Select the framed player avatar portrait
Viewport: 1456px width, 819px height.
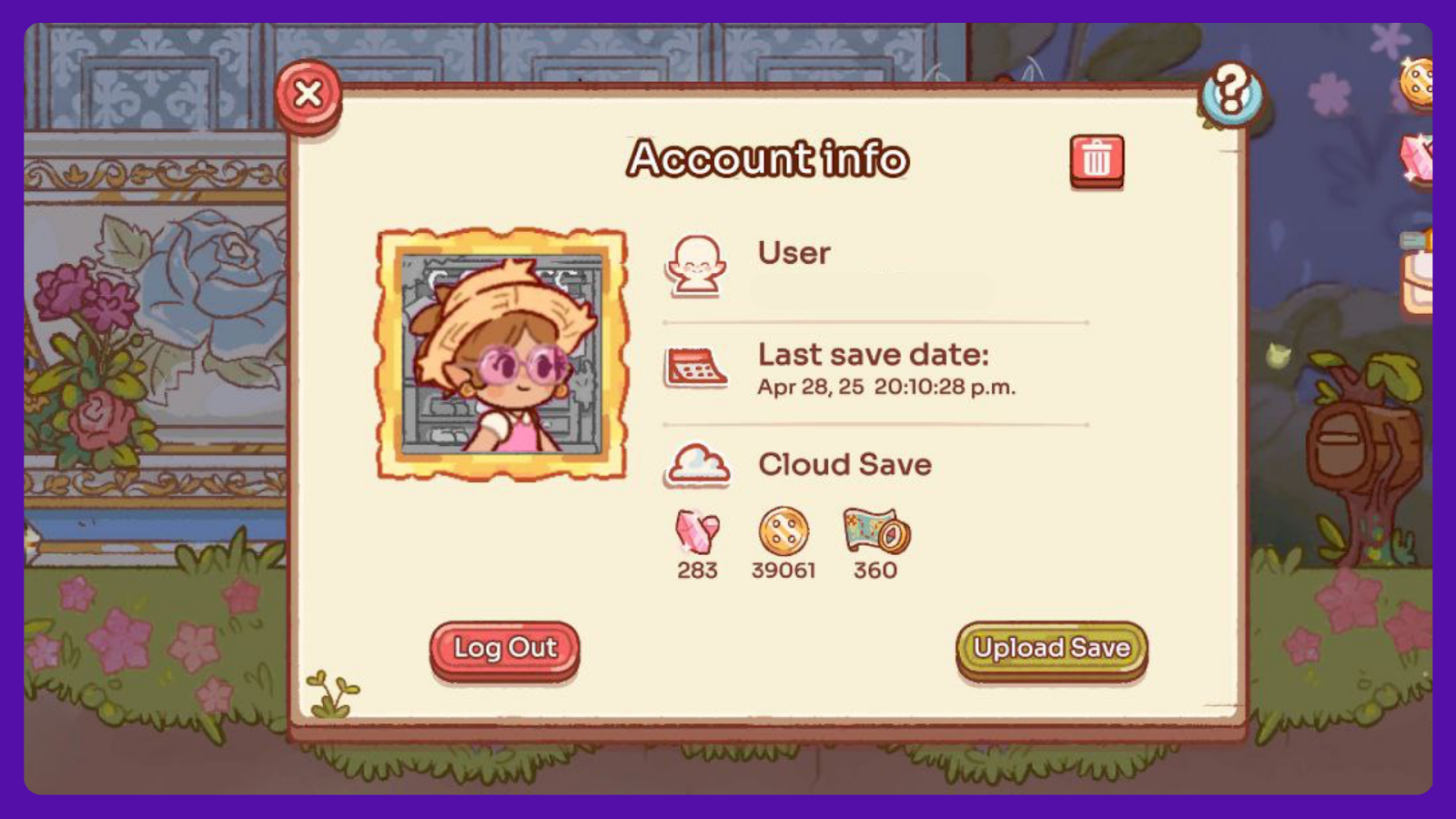(501, 355)
